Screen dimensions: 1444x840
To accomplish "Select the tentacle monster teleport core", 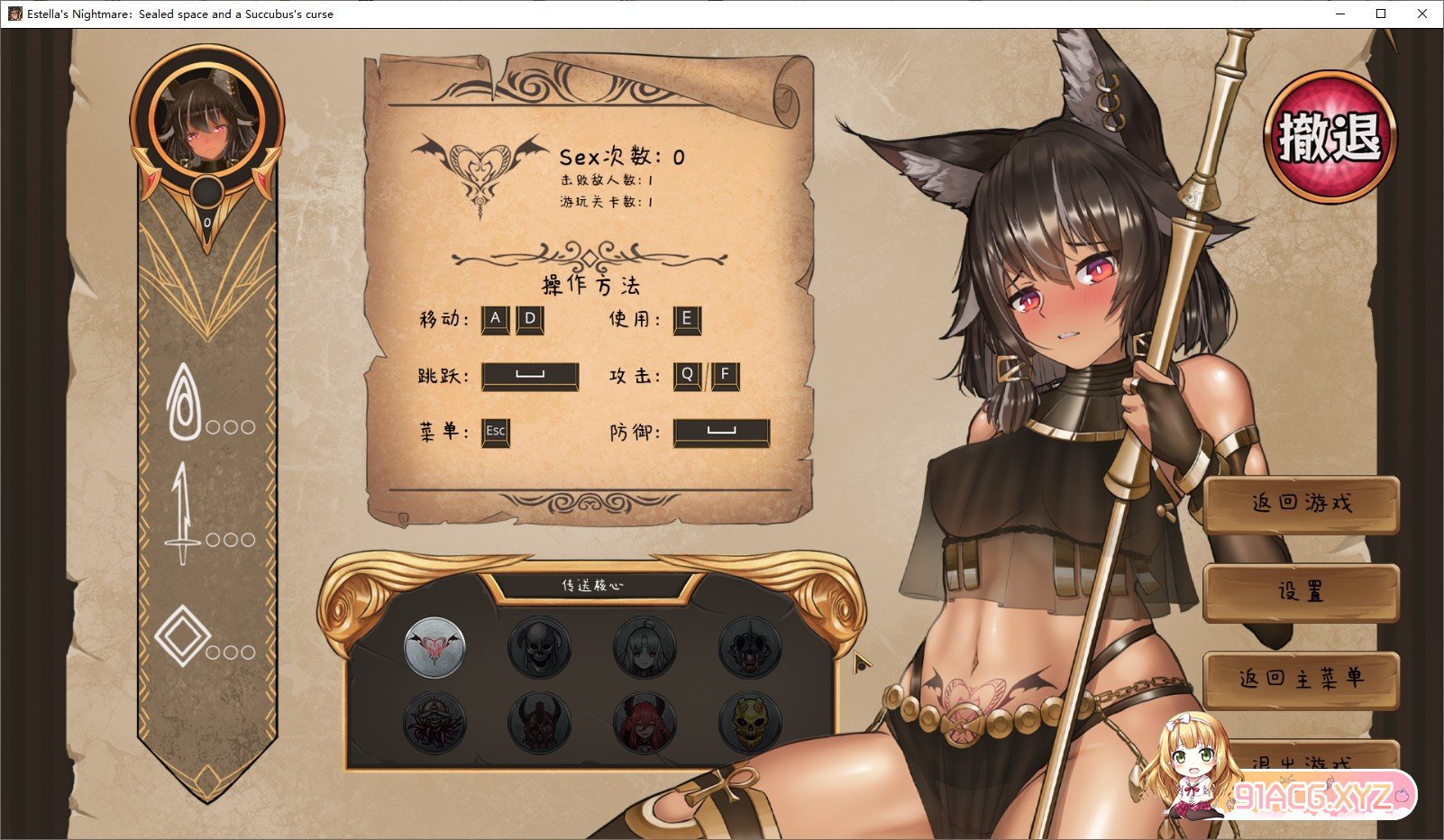I will 434,722.
